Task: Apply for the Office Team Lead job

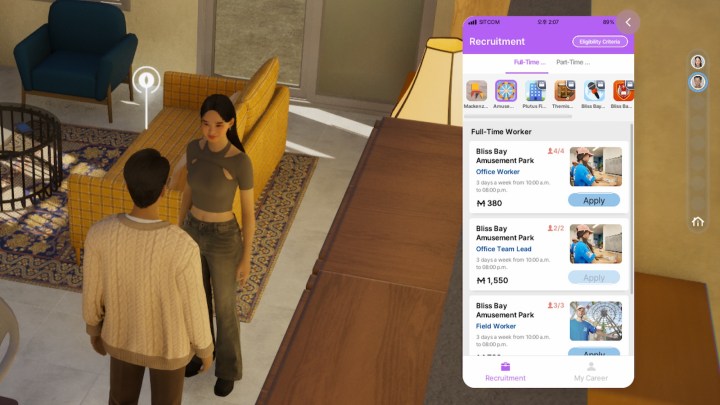Action: point(594,277)
